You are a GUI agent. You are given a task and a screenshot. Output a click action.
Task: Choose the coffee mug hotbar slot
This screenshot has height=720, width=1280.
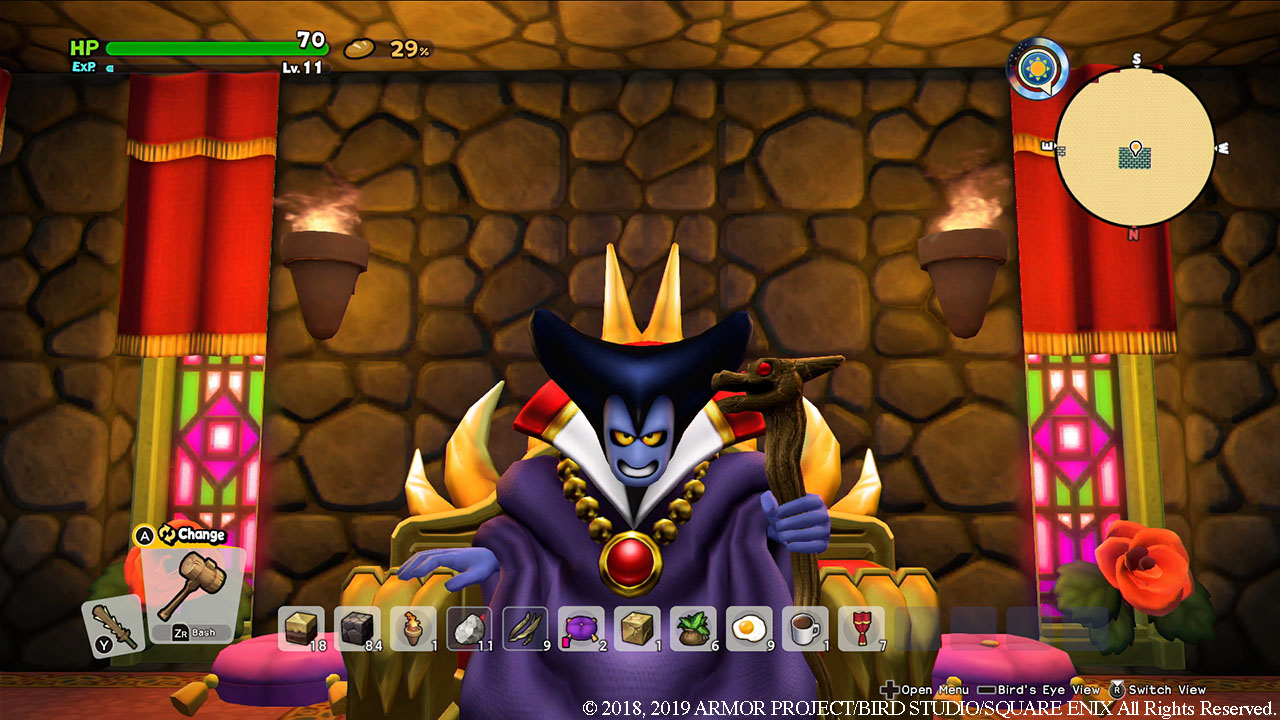(x=805, y=628)
